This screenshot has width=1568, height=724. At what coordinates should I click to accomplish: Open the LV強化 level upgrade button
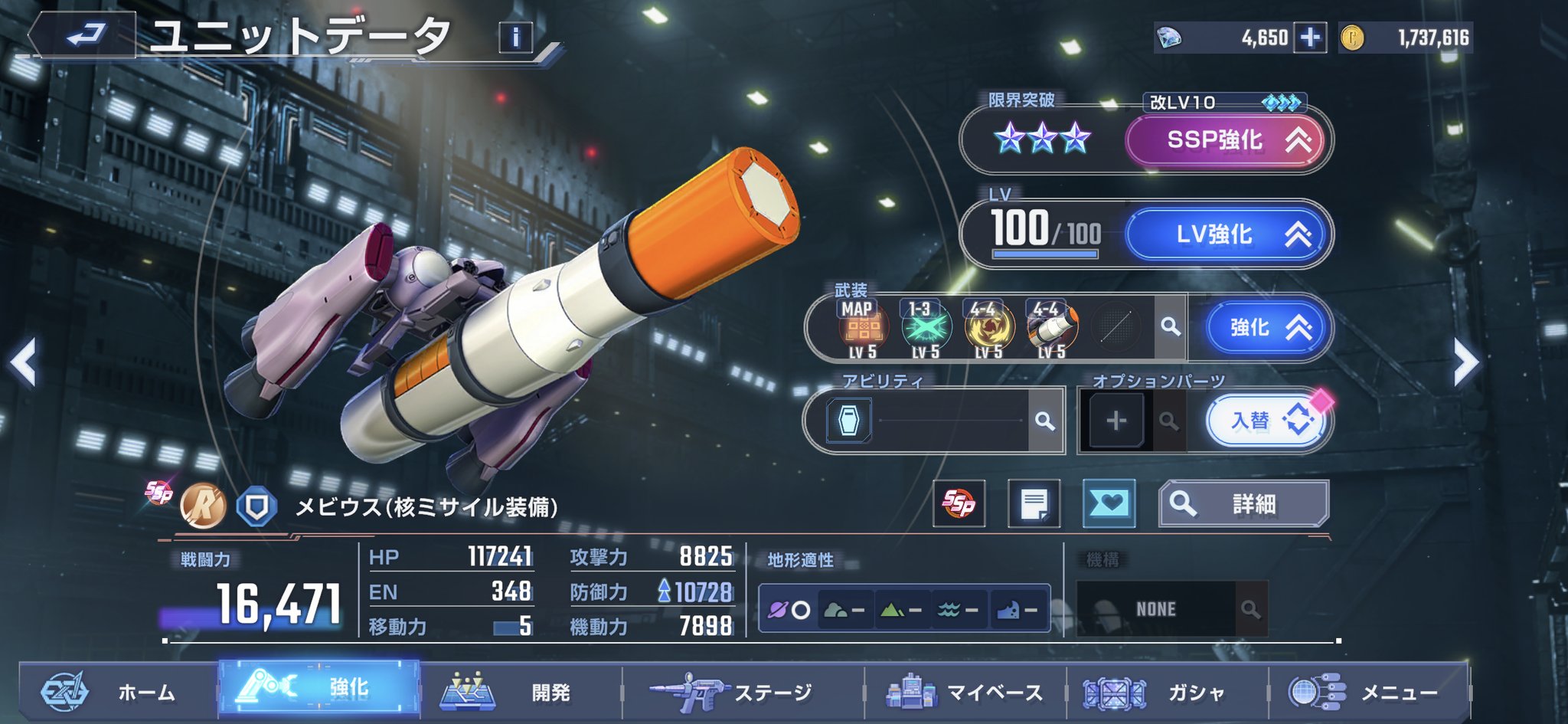[1225, 234]
